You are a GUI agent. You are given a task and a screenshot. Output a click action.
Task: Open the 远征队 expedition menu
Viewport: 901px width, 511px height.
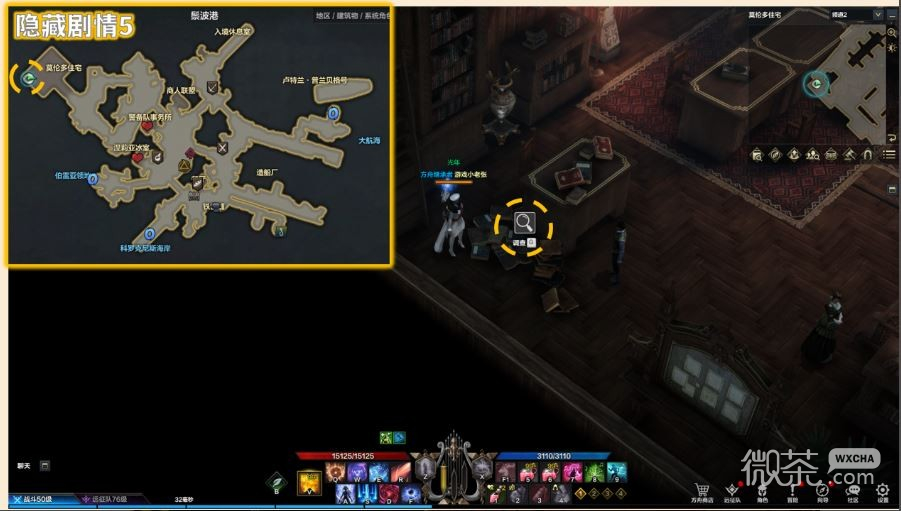pyautogui.click(x=733, y=490)
